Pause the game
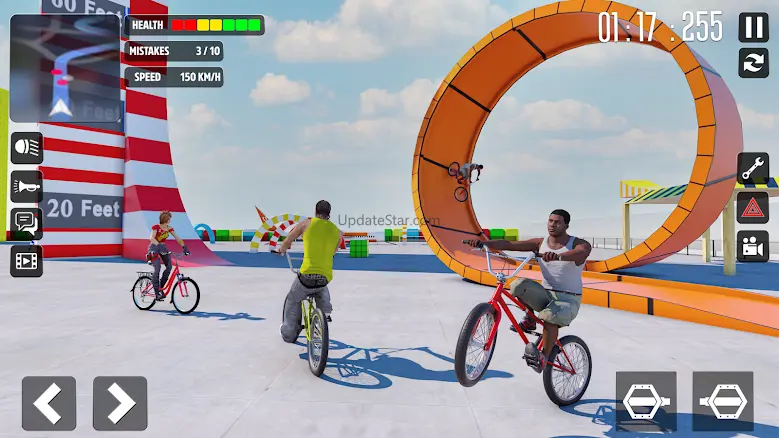The image size is (779, 438). (753, 27)
